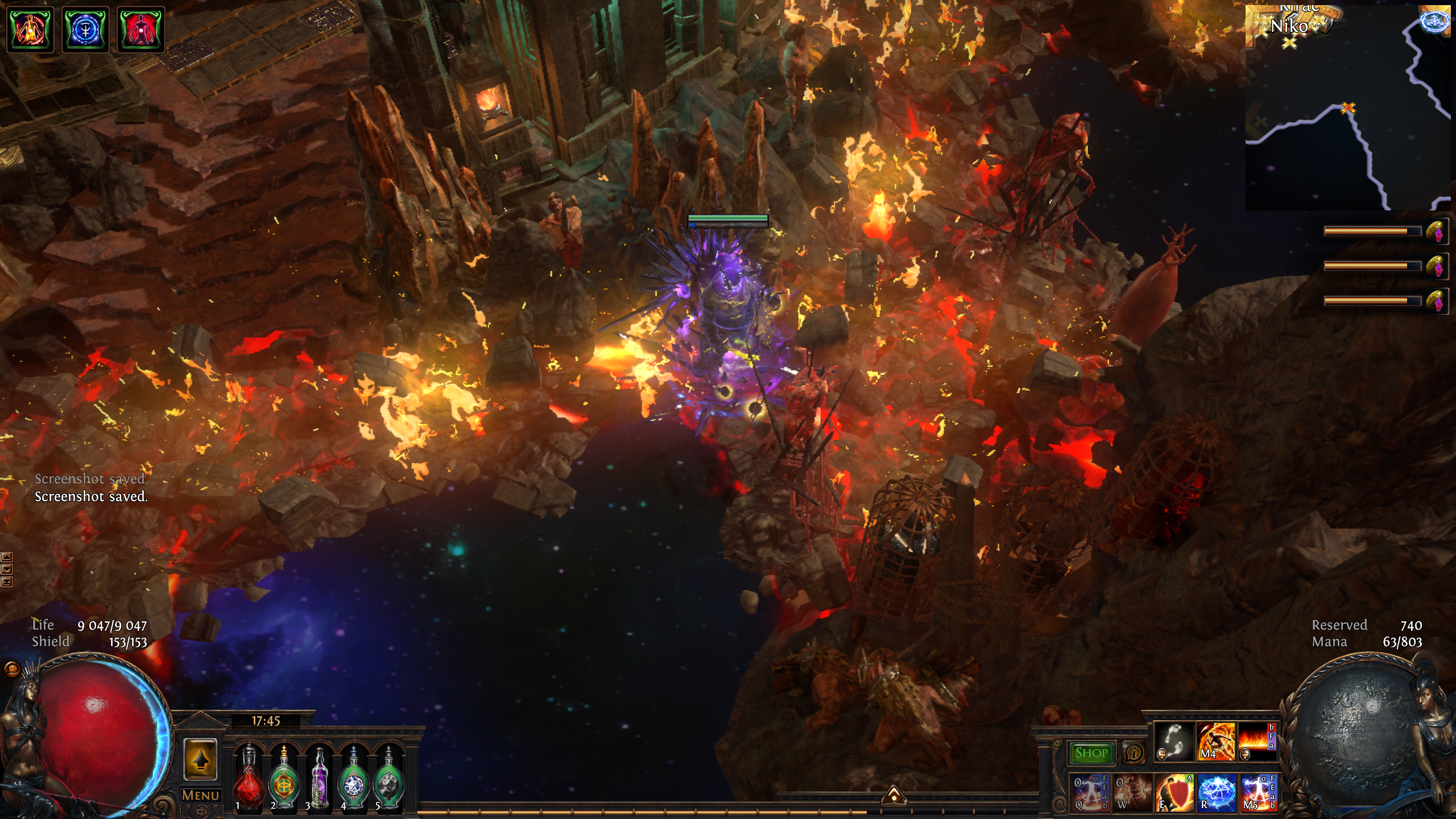The width and height of the screenshot is (1456, 819).
Task: Open the info speech-bubble icon beside Shop
Action: (1134, 753)
